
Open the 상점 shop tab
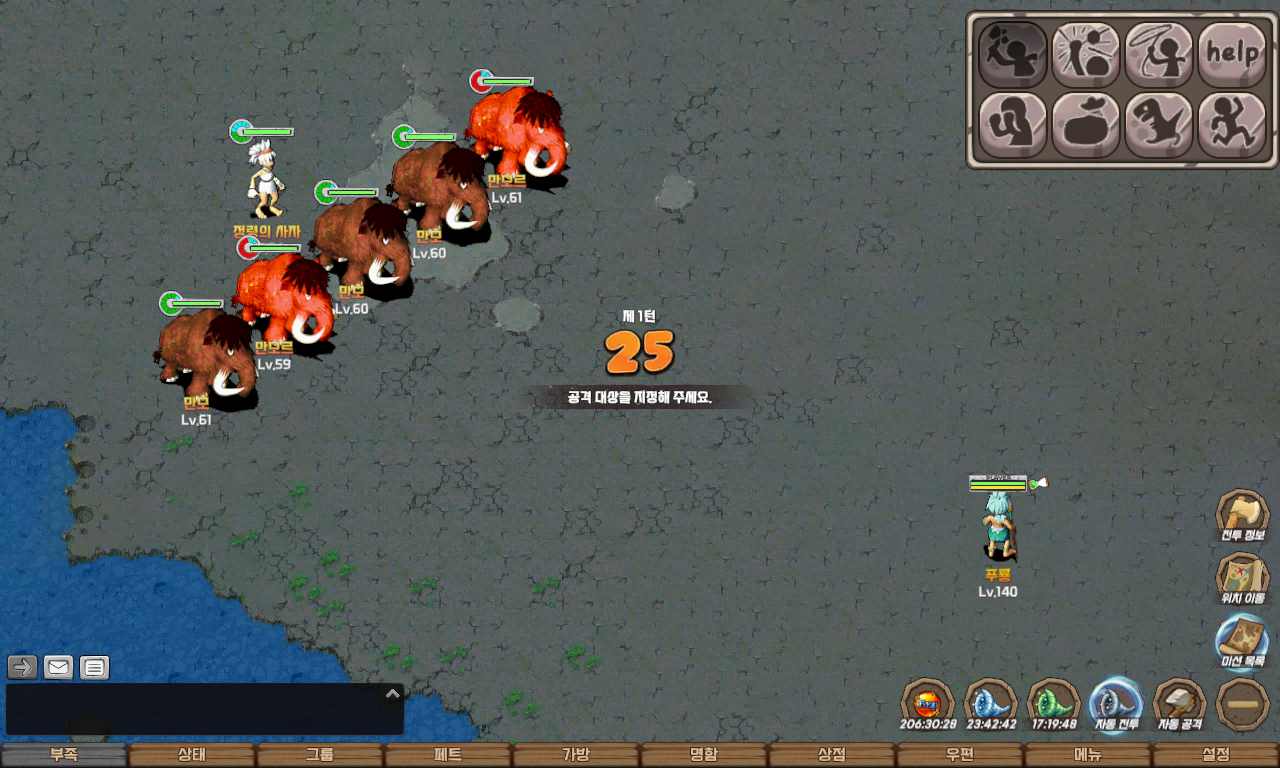click(x=832, y=755)
